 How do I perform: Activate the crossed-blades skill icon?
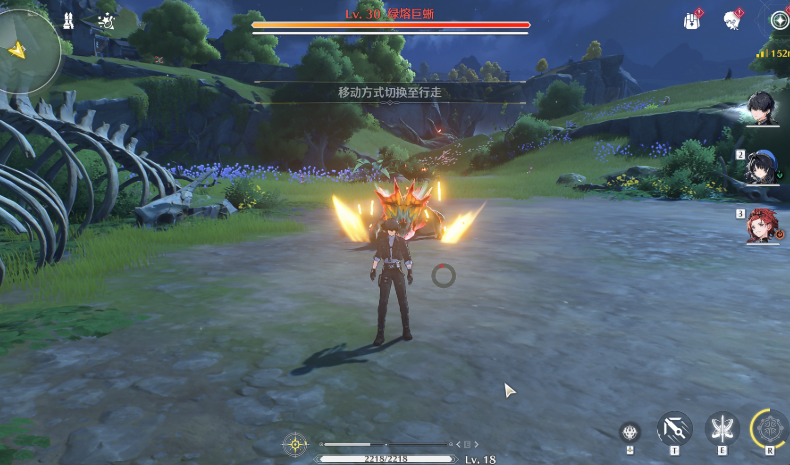(x=674, y=430)
